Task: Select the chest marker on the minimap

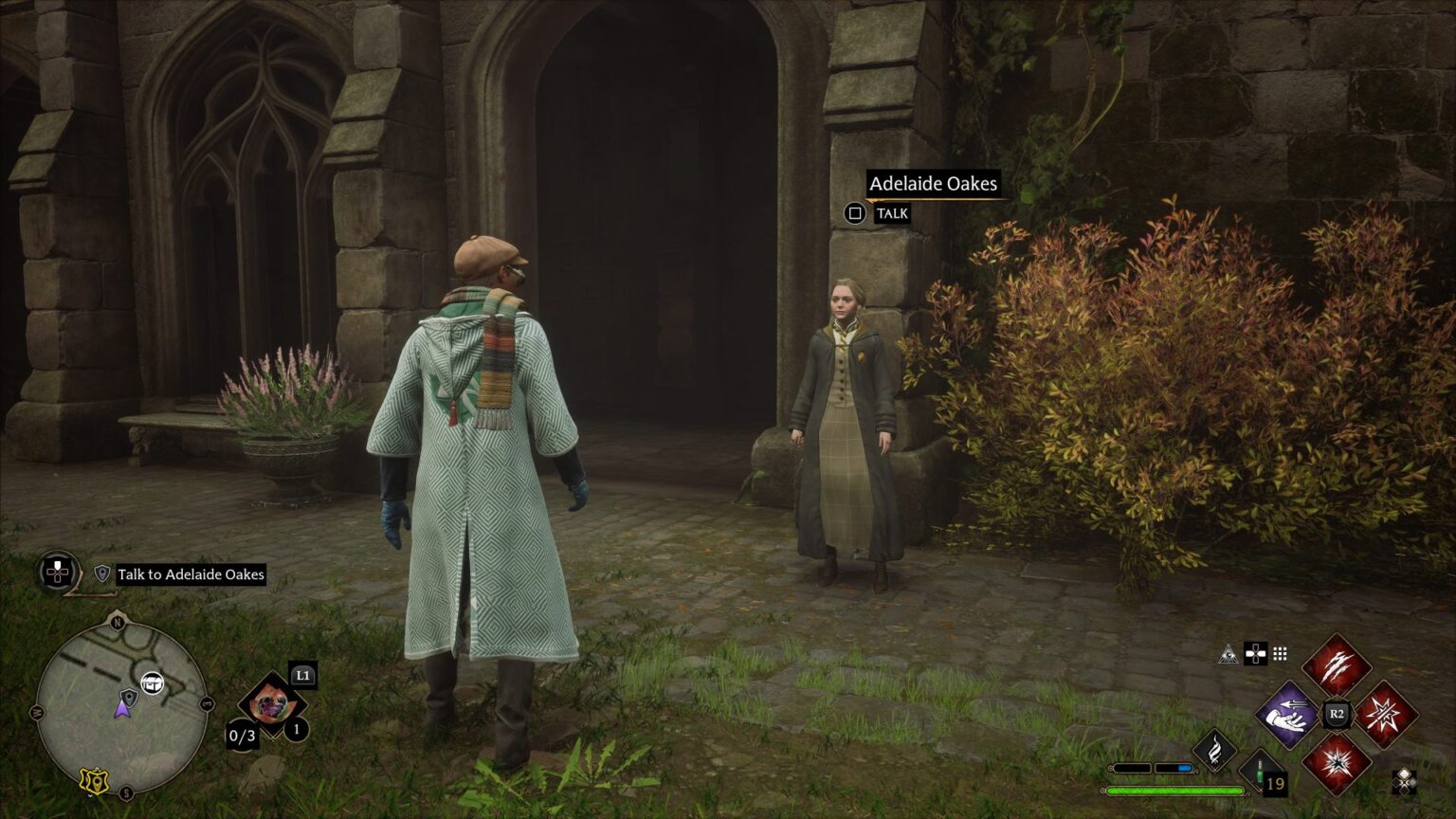Action: pos(152,682)
